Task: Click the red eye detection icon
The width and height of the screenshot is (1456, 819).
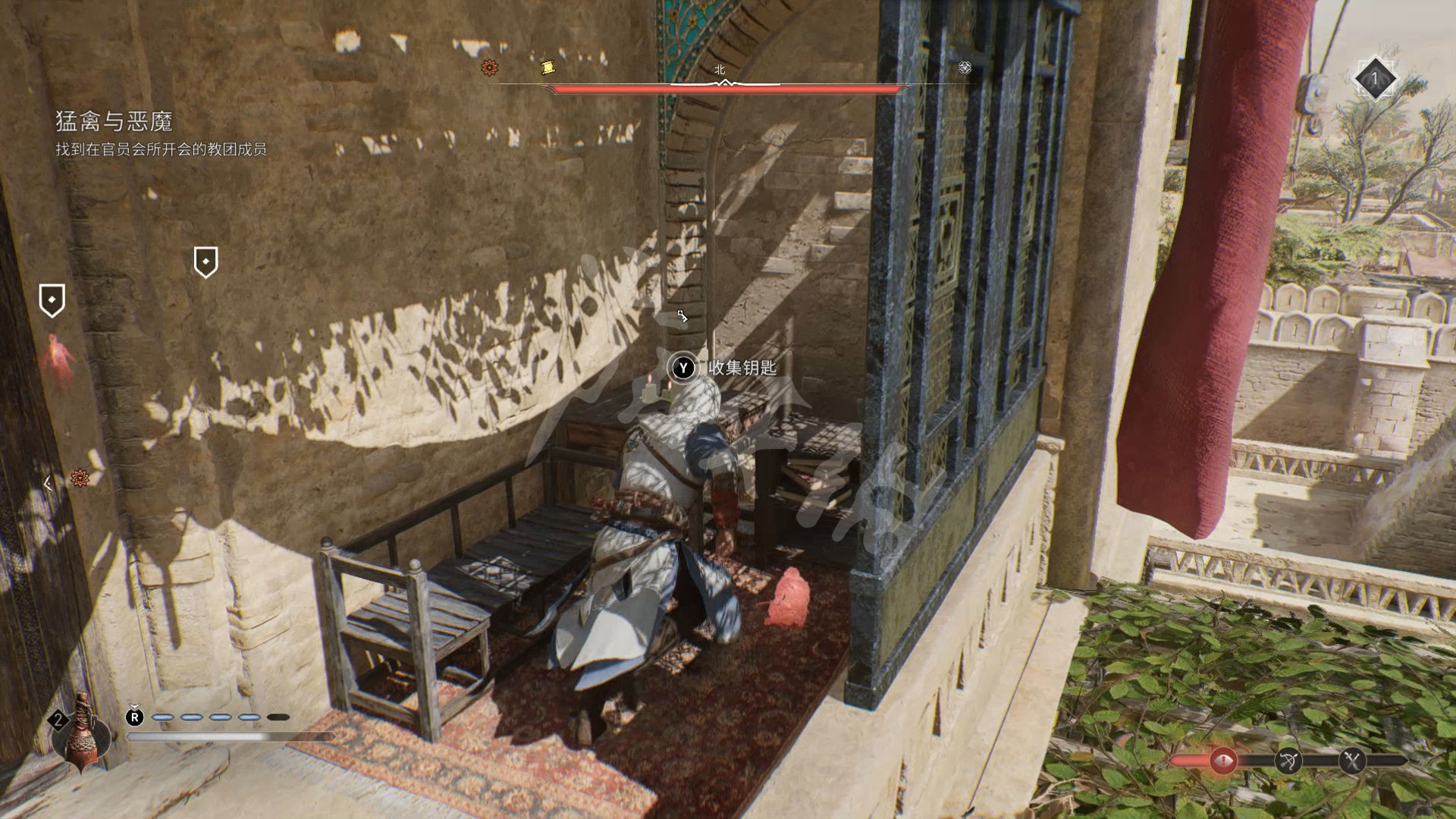Action: 1222,761
